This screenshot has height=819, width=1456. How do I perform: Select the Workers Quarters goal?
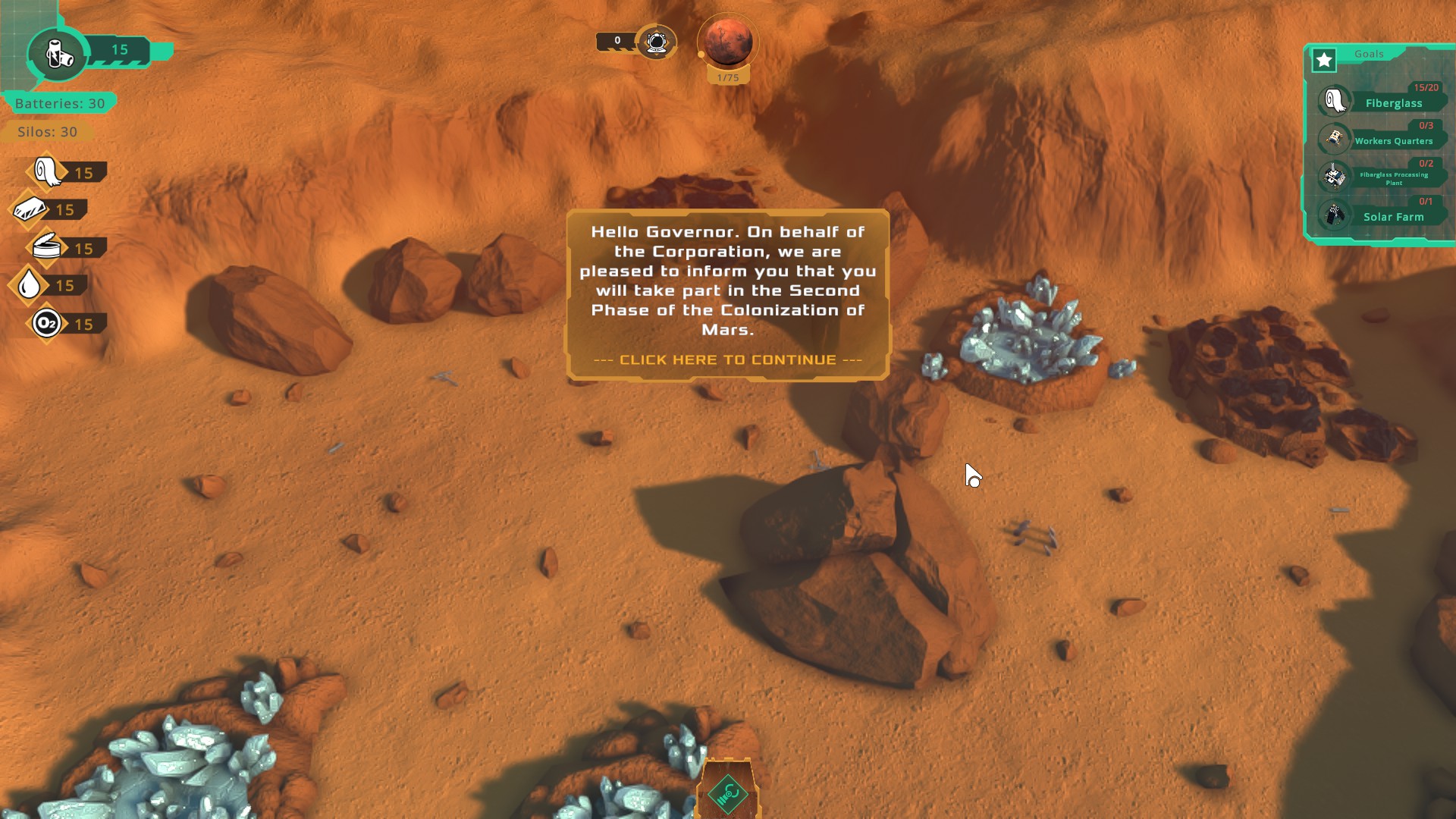pos(1392,140)
